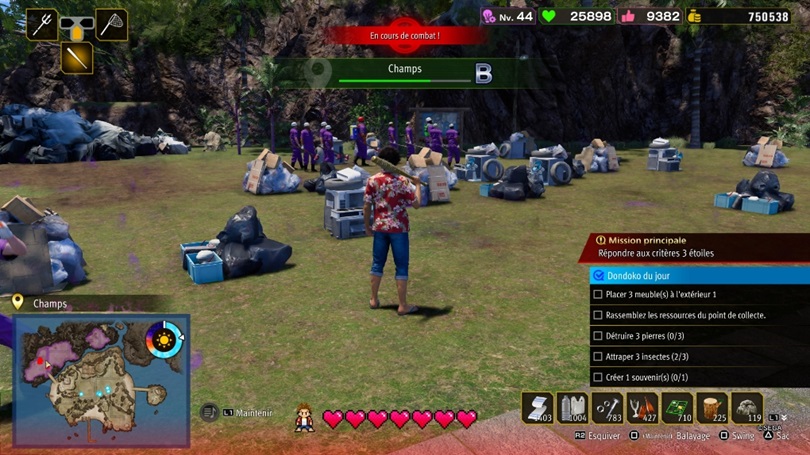The height and width of the screenshot is (455, 810).
Task: Select the branches and leaves resource slot
Action: [642, 408]
